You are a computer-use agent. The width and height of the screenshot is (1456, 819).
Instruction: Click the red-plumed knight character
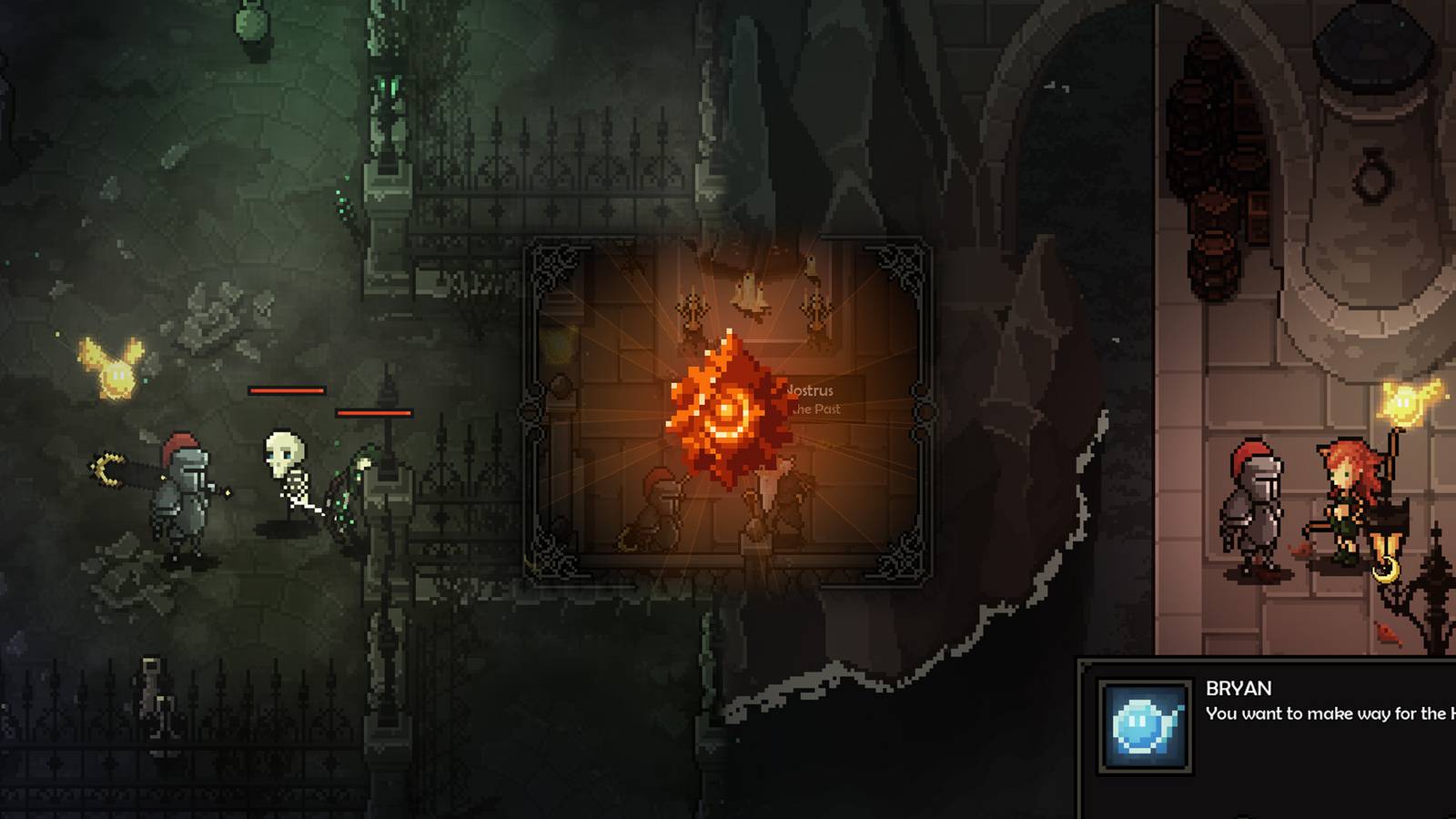[x=182, y=482]
